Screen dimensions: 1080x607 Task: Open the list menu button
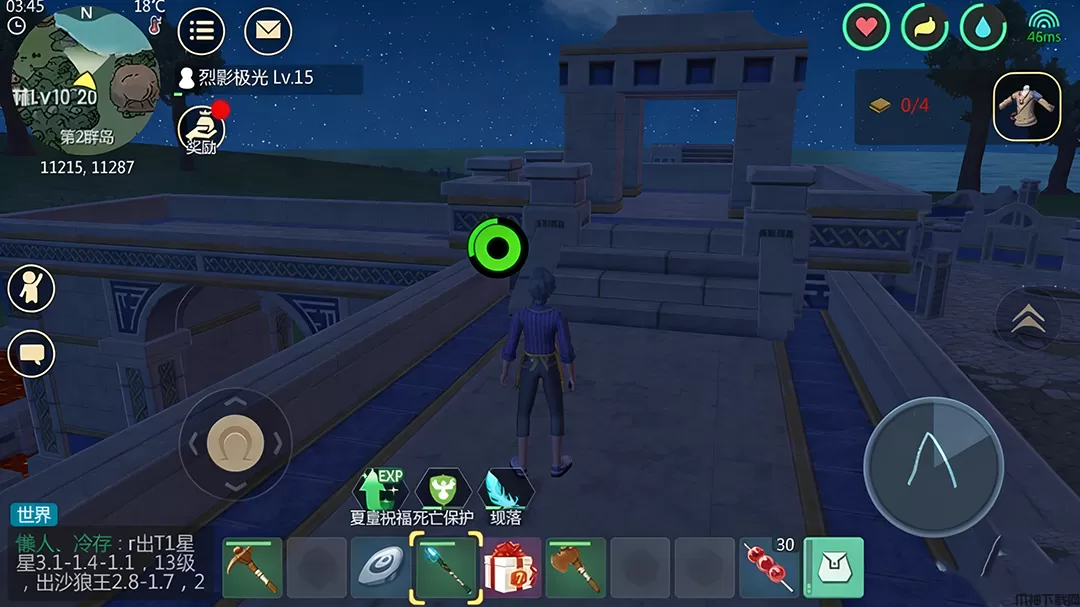[201, 31]
